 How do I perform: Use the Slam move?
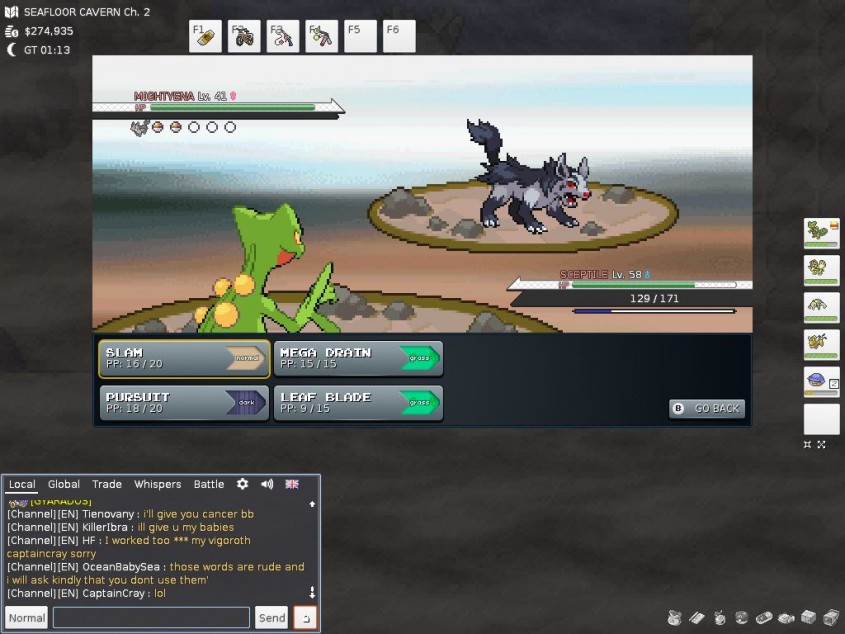pyautogui.click(x=184, y=358)
